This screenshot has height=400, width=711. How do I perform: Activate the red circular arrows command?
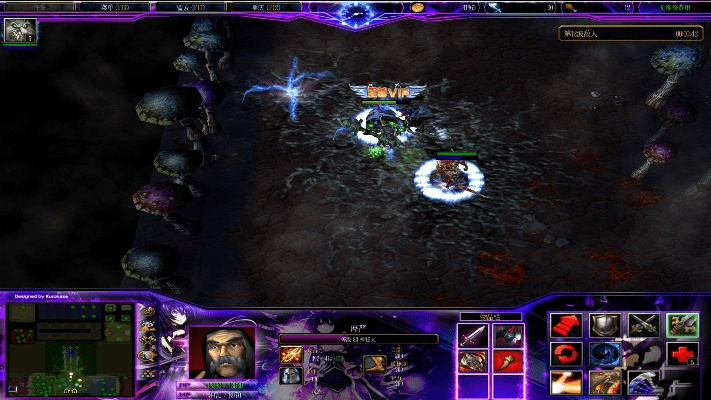pyautogui.click(x=566, y=354)
